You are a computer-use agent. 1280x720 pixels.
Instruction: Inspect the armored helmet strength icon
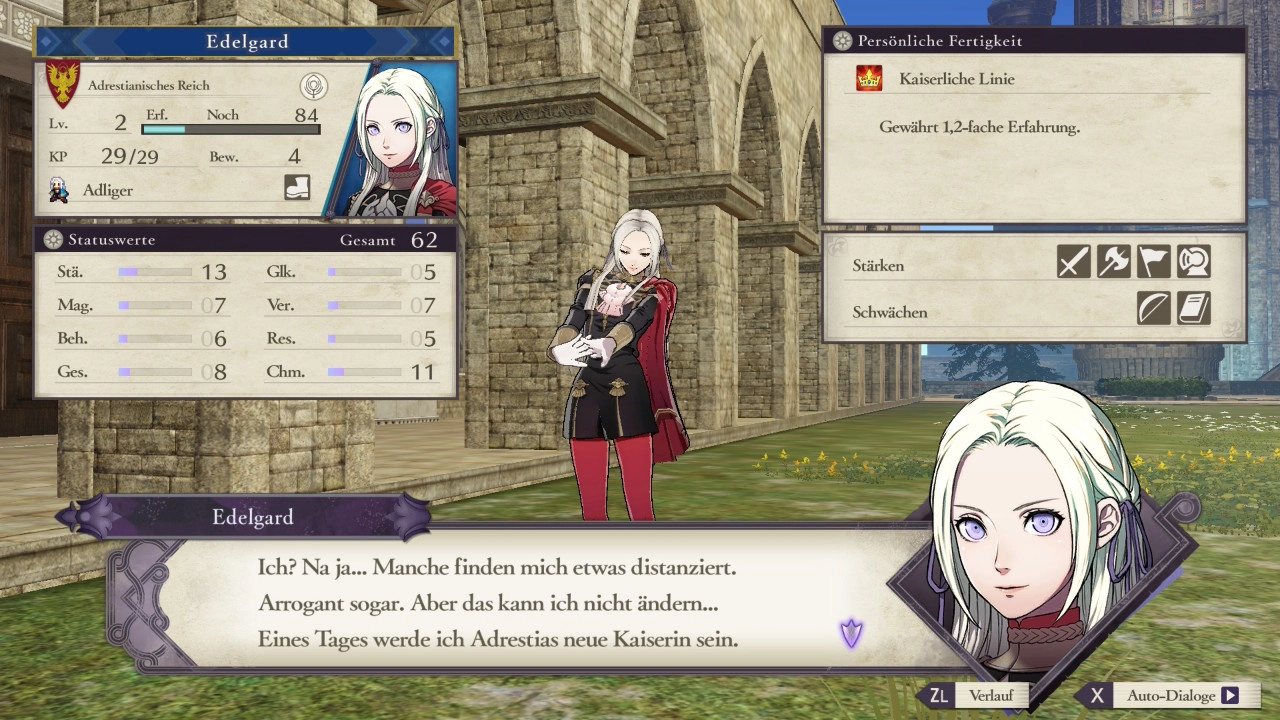(1193, 262)
